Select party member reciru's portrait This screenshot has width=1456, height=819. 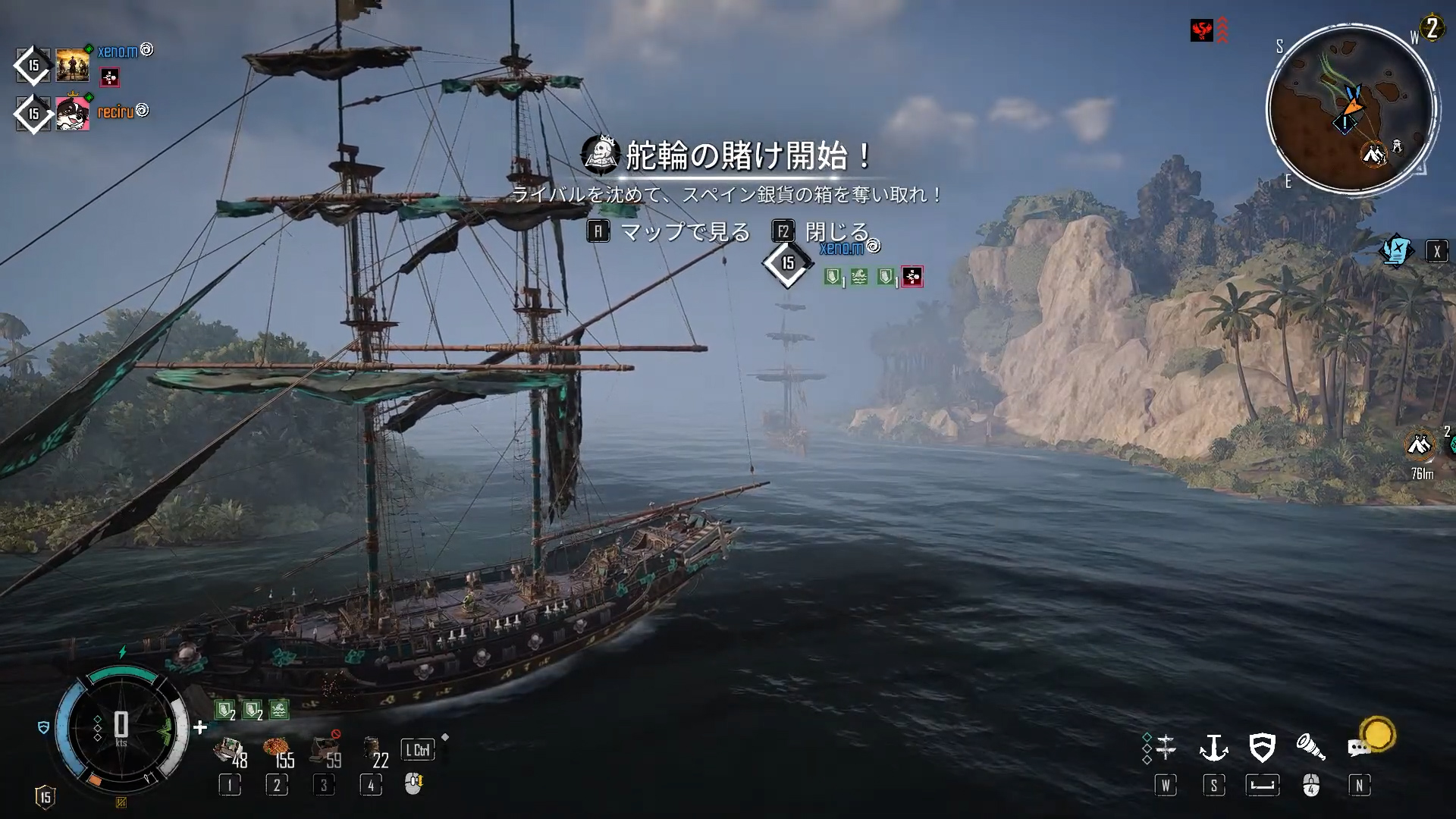tap(73, 114)
